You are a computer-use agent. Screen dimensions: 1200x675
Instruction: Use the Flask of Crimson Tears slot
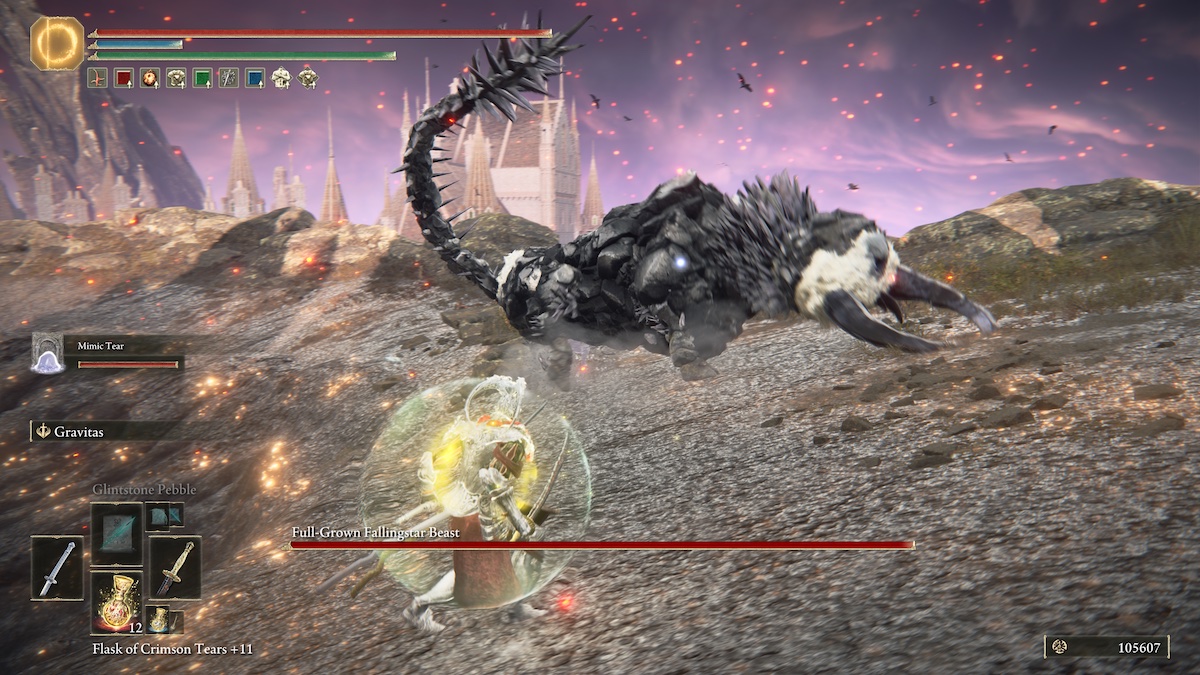coord(116,602)
